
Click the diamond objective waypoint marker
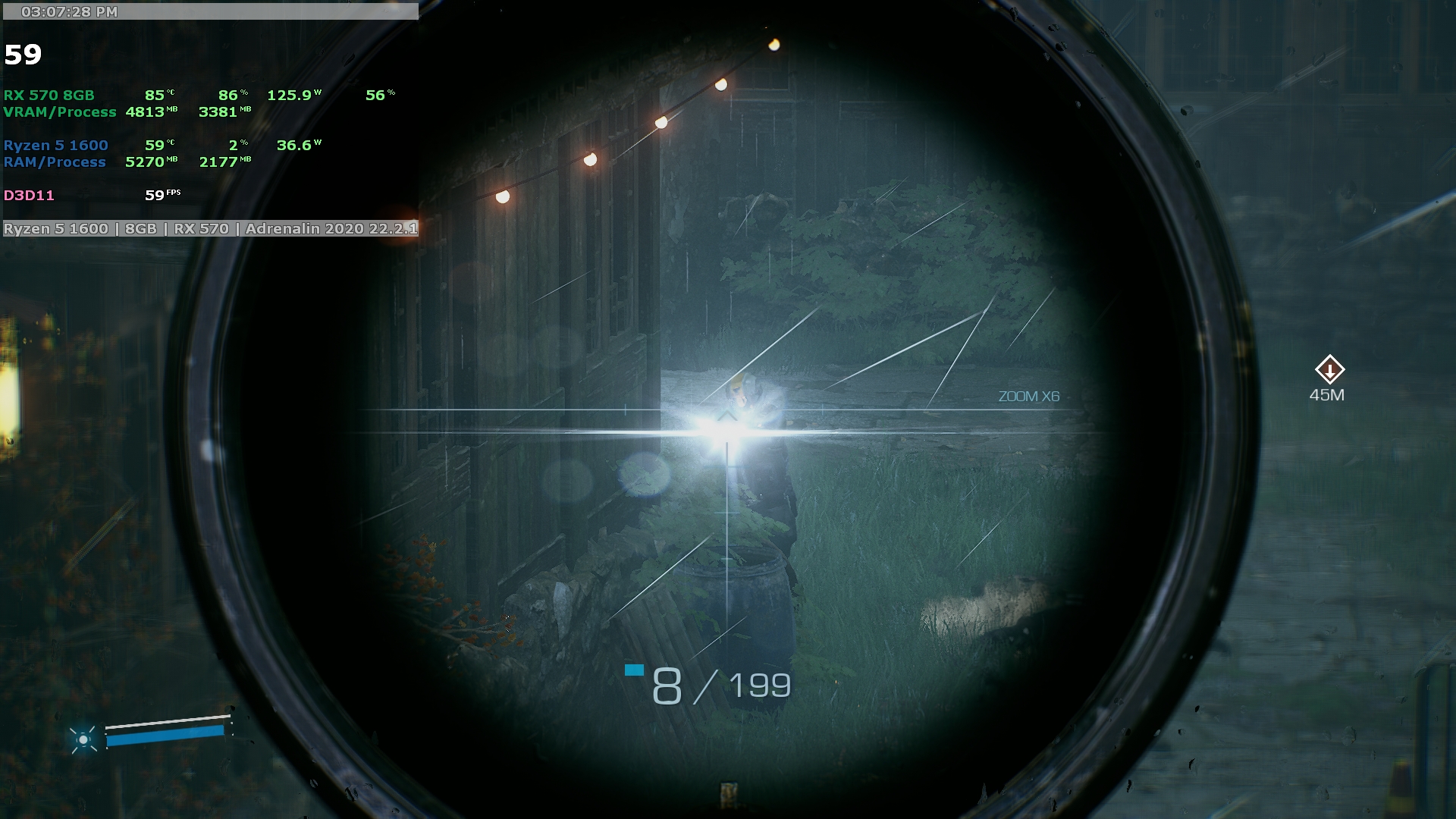point(1329,370)
